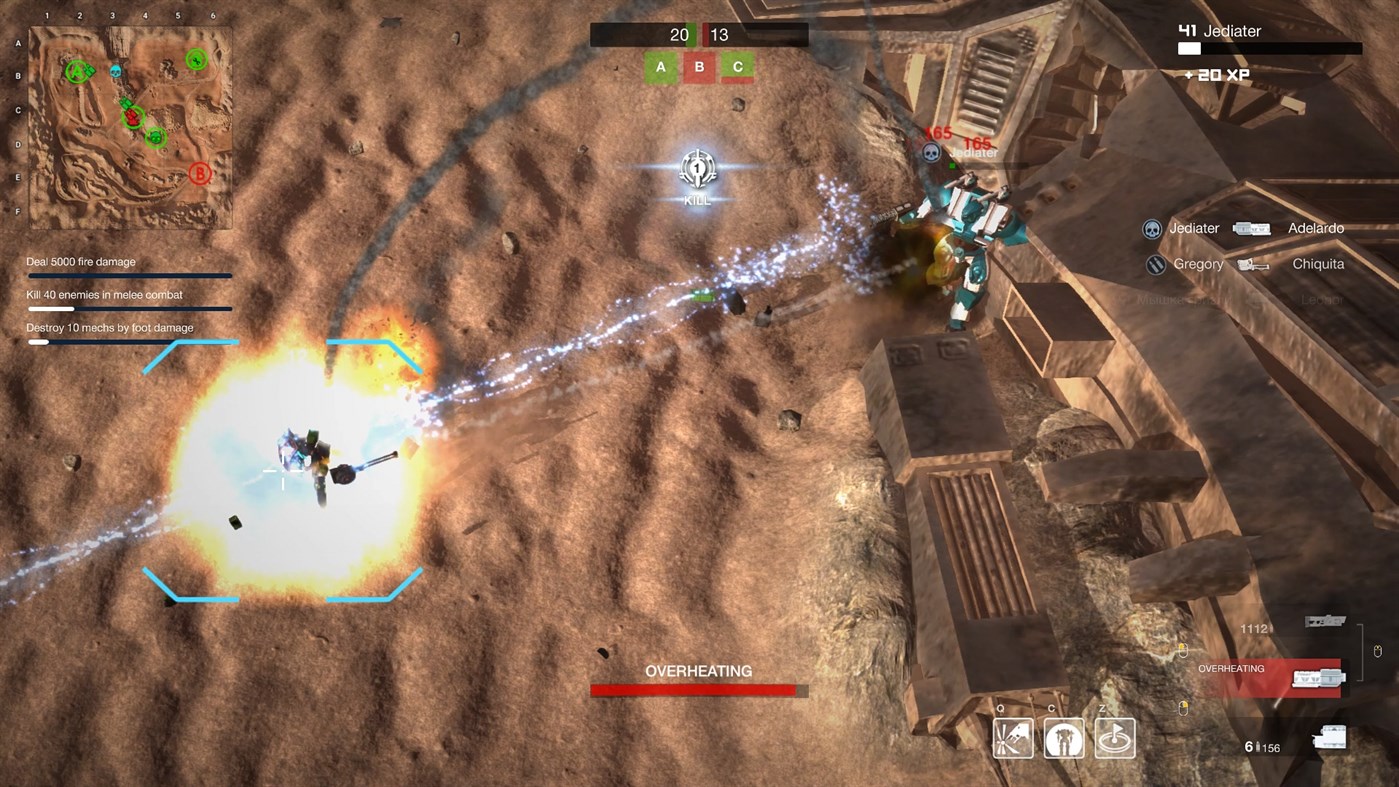Select the Q missile barrage ability icon
Screen dimensions: 1399x787
click(1013, 738)
